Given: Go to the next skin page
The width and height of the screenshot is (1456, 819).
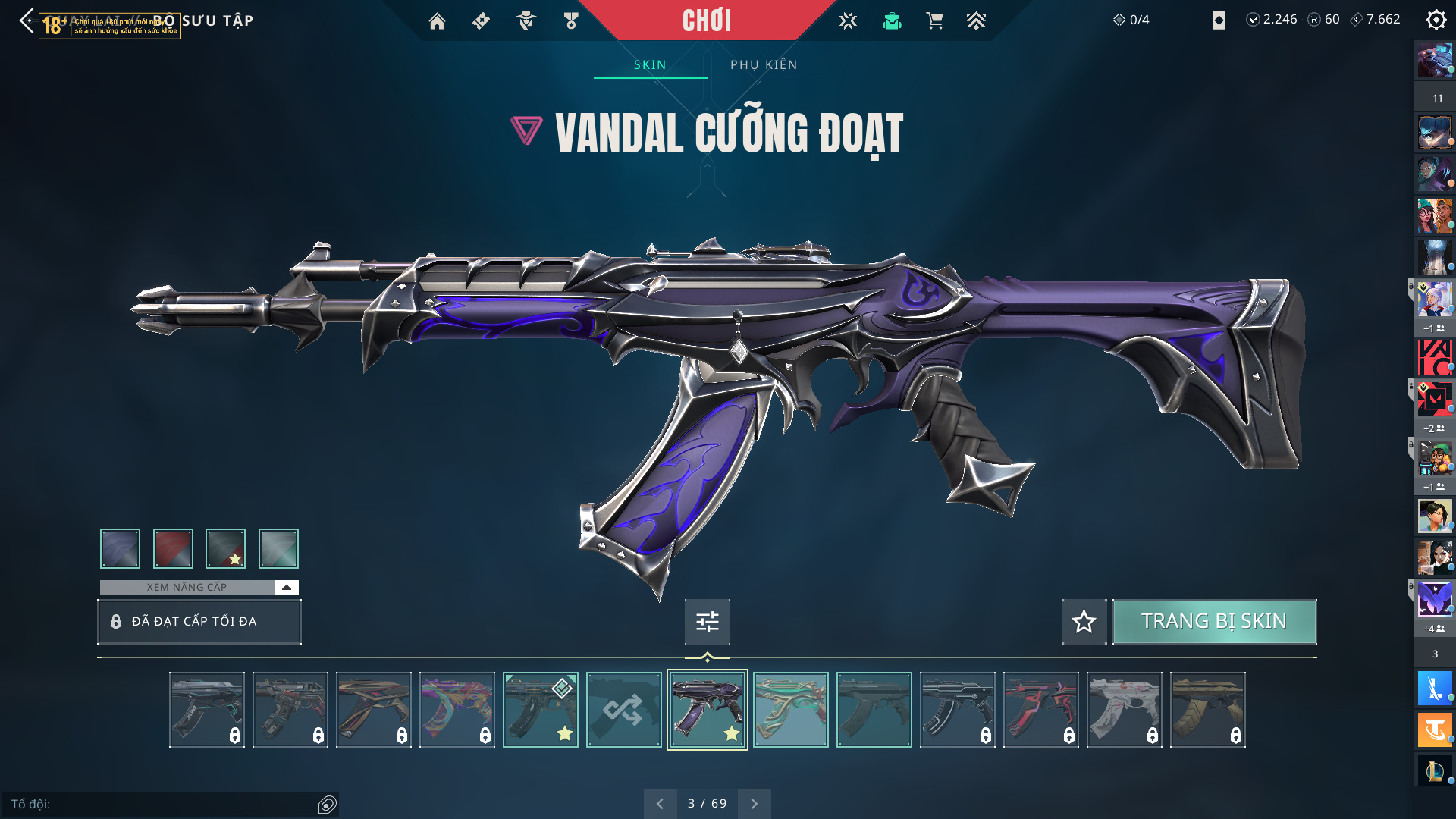Looking at the screenshot, I should click(x=754, y=803).
